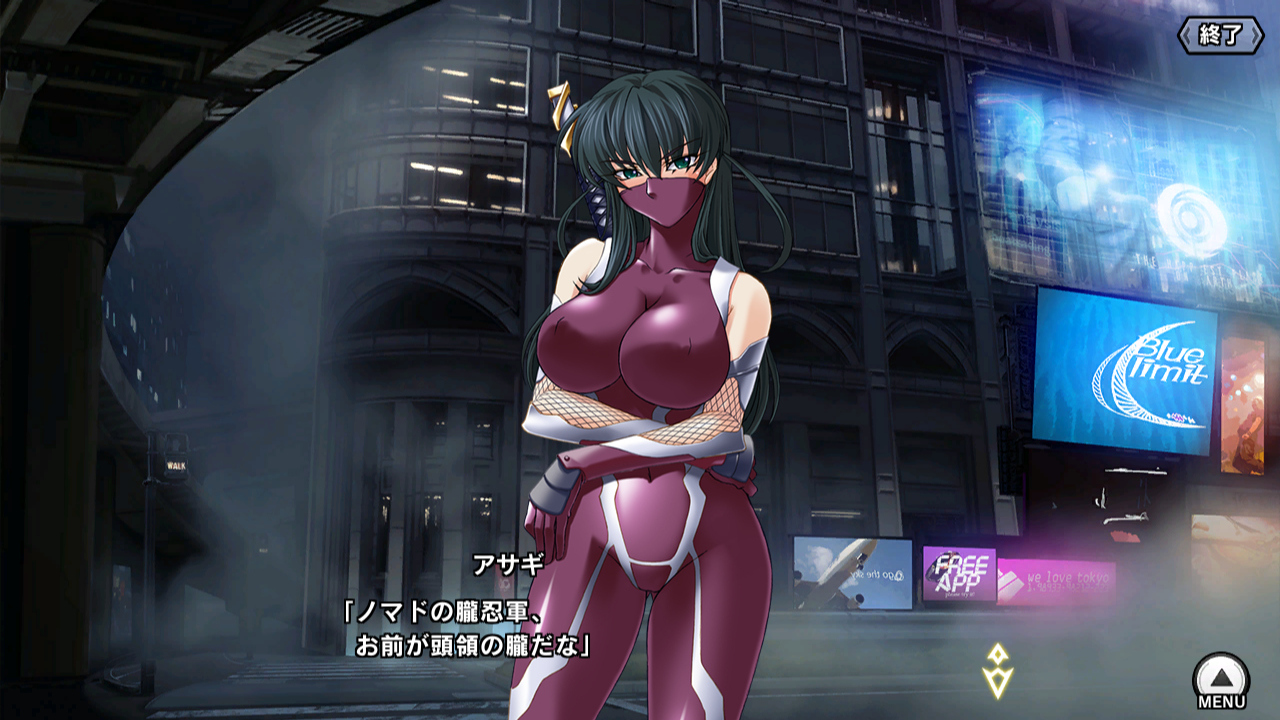
Task: Click the 終了 end button
Action: (1221, 36)
